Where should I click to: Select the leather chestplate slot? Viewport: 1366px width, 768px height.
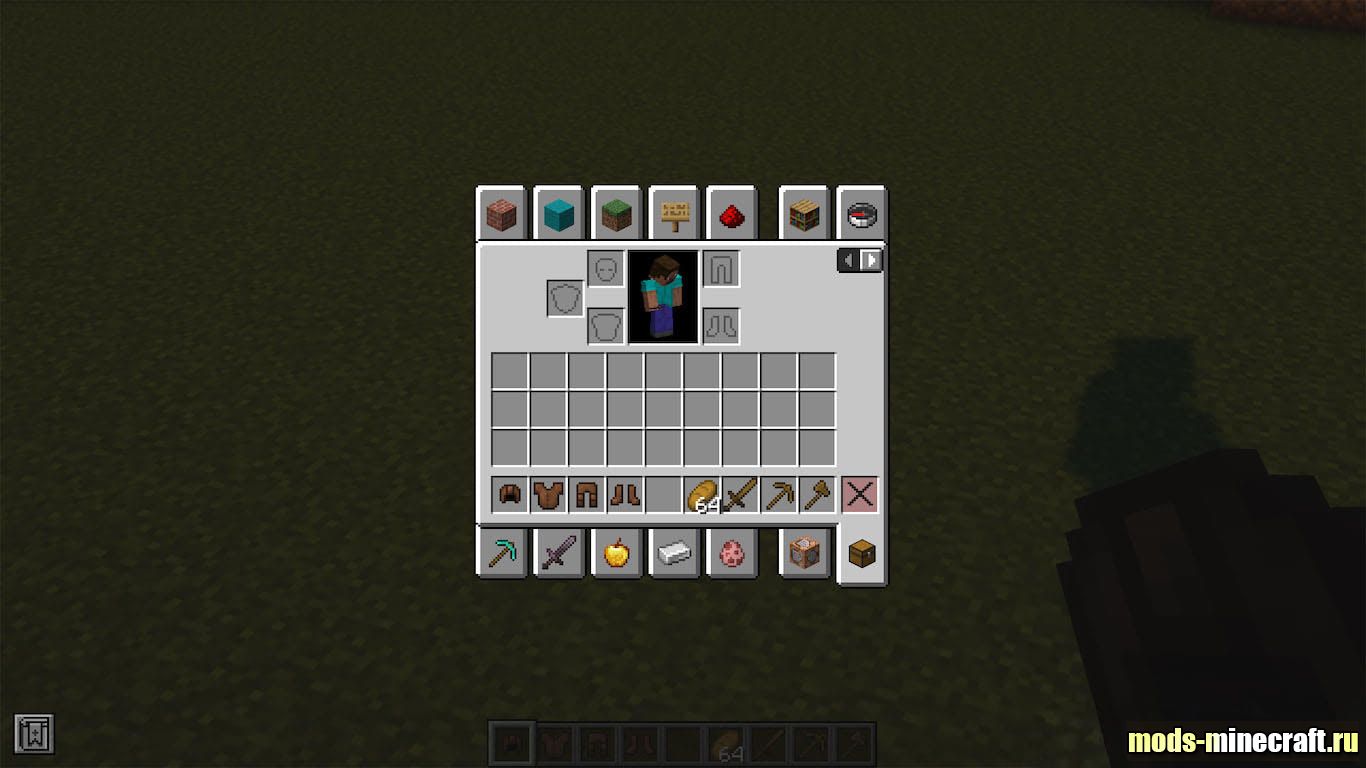point(548,495)
